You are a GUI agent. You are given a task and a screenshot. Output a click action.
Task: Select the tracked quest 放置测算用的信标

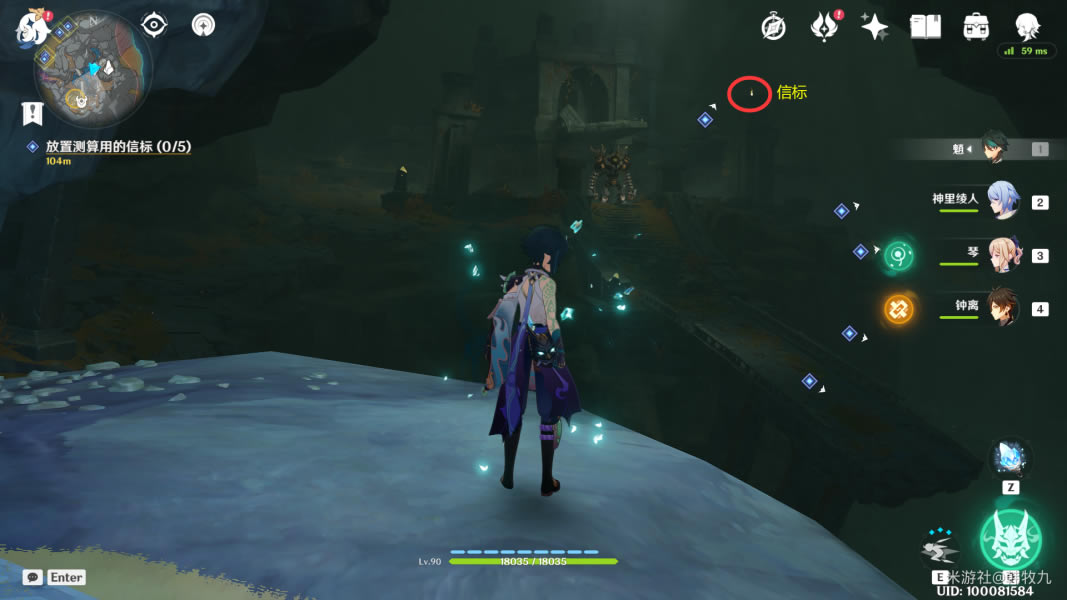point(118,146)
